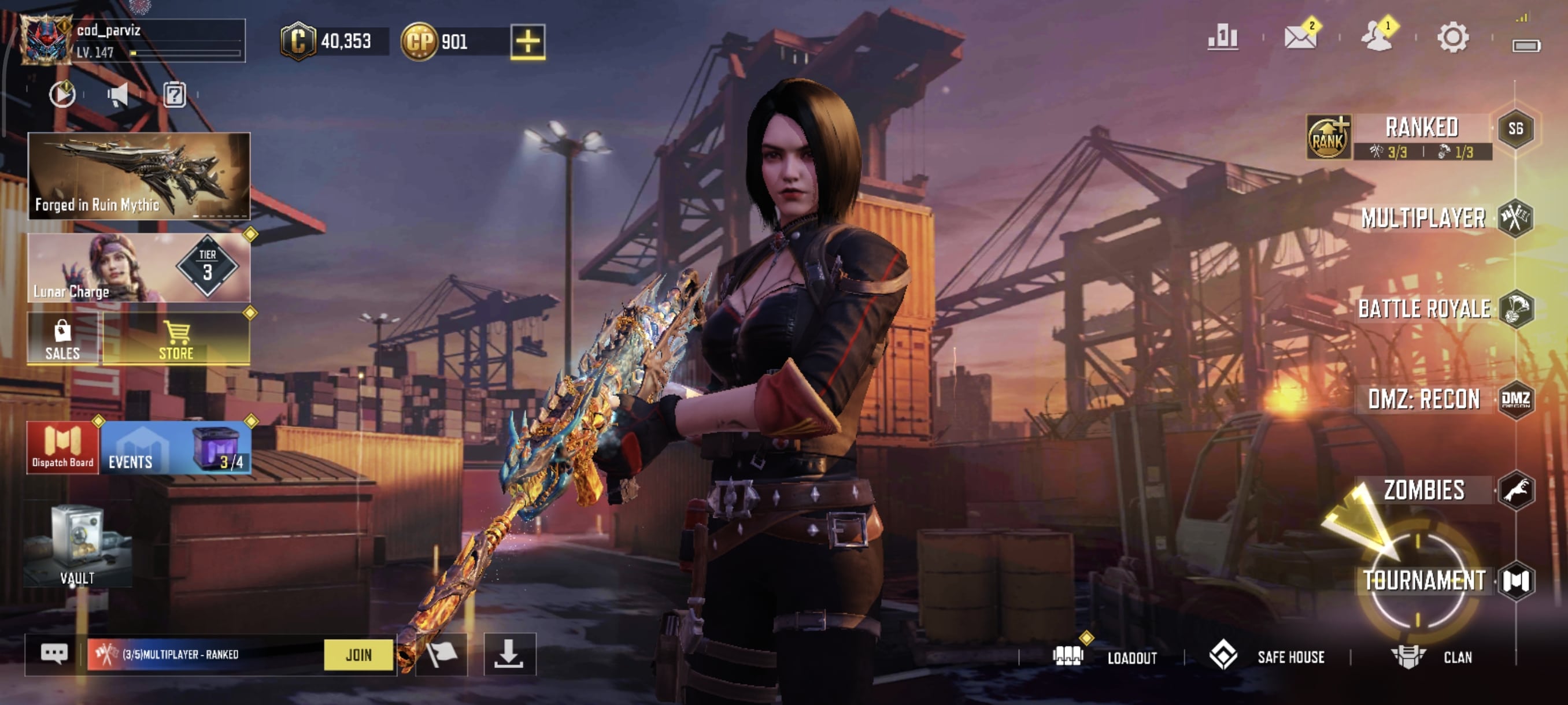Open the Loadout screen
This screenshot has height=705, width=1568.
point(1131,658)
